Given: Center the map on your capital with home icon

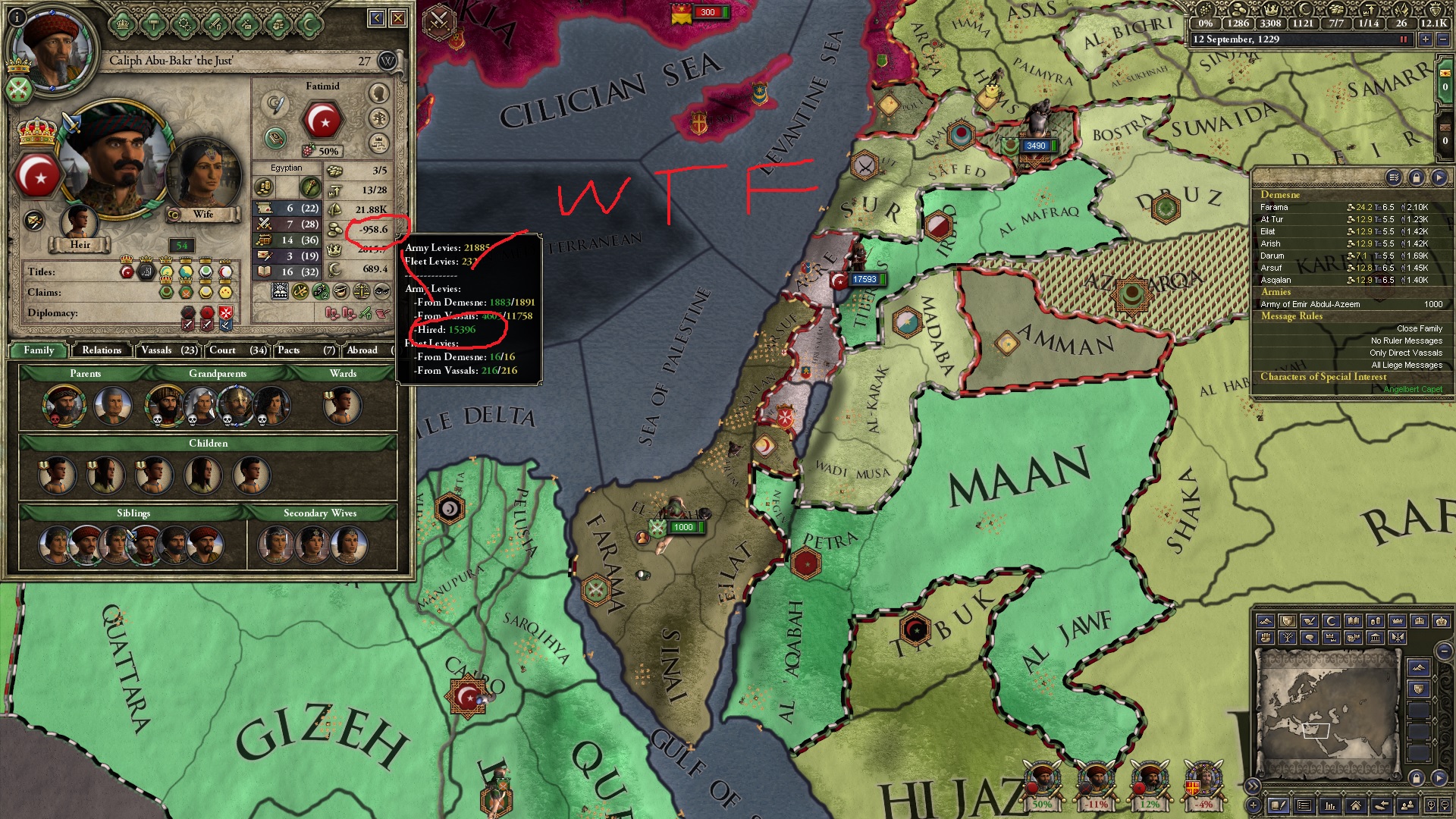Looking at the screenshot, I should coord(1355,805).
